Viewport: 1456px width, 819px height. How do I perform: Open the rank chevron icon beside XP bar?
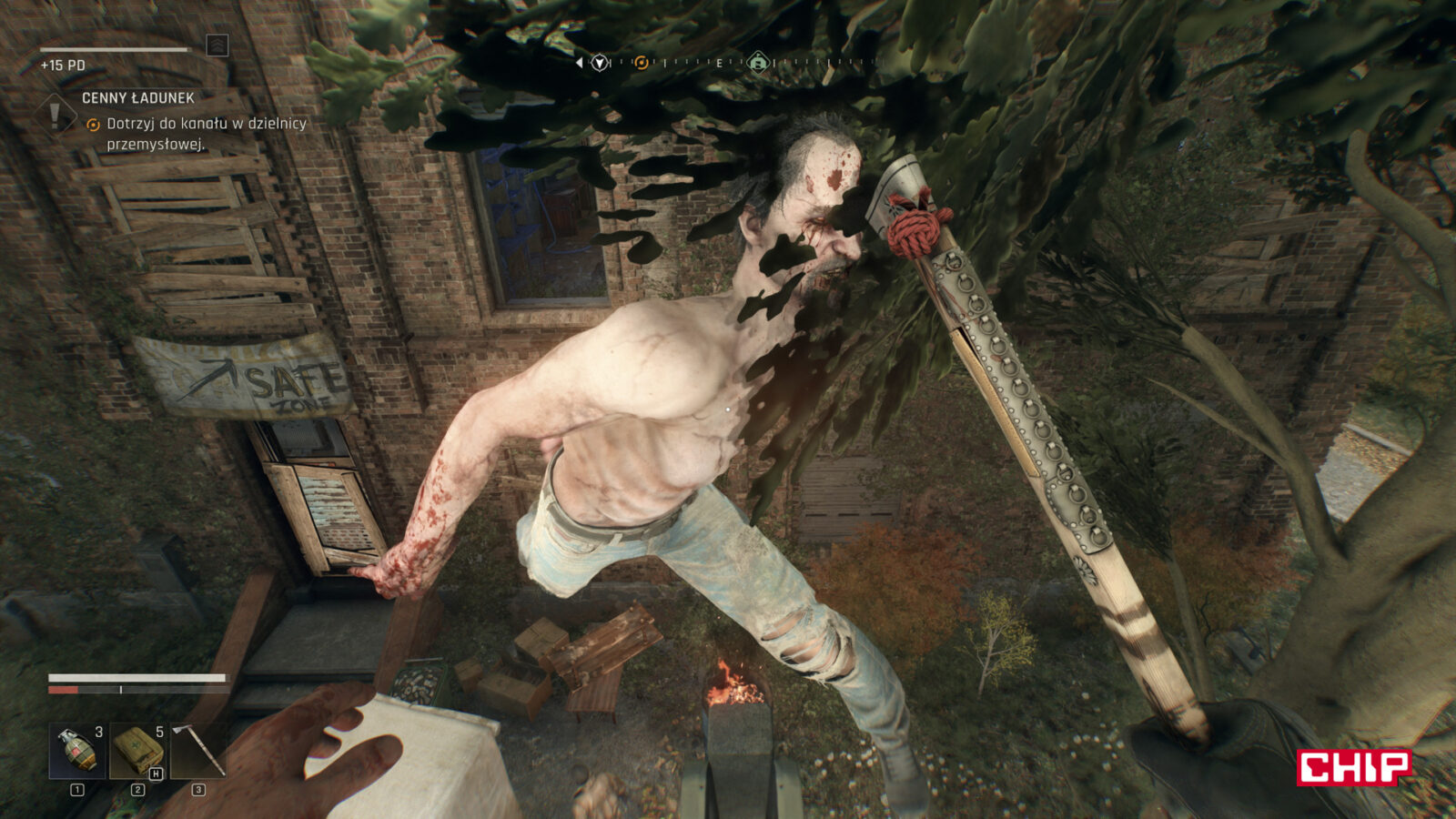coord(217,45)
